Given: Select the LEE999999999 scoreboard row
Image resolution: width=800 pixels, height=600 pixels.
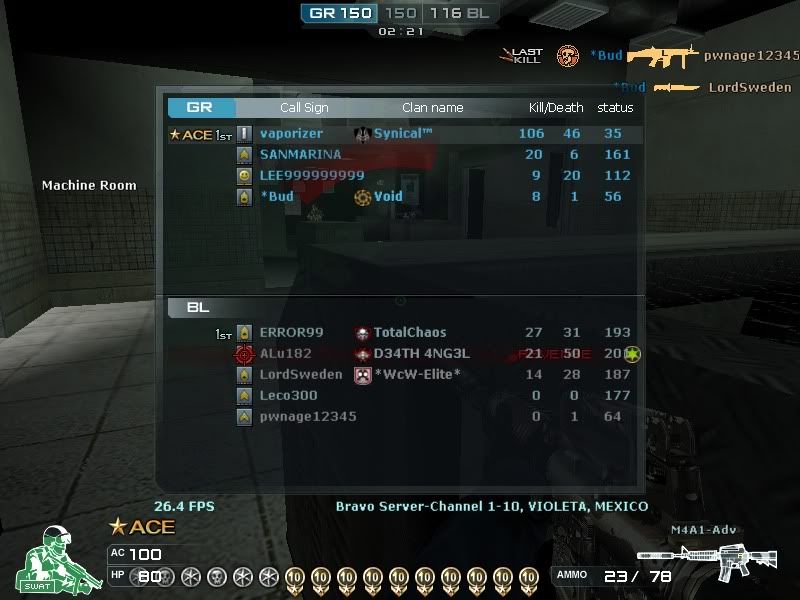Looking at the screenshot, I should [x=400, y=176].
